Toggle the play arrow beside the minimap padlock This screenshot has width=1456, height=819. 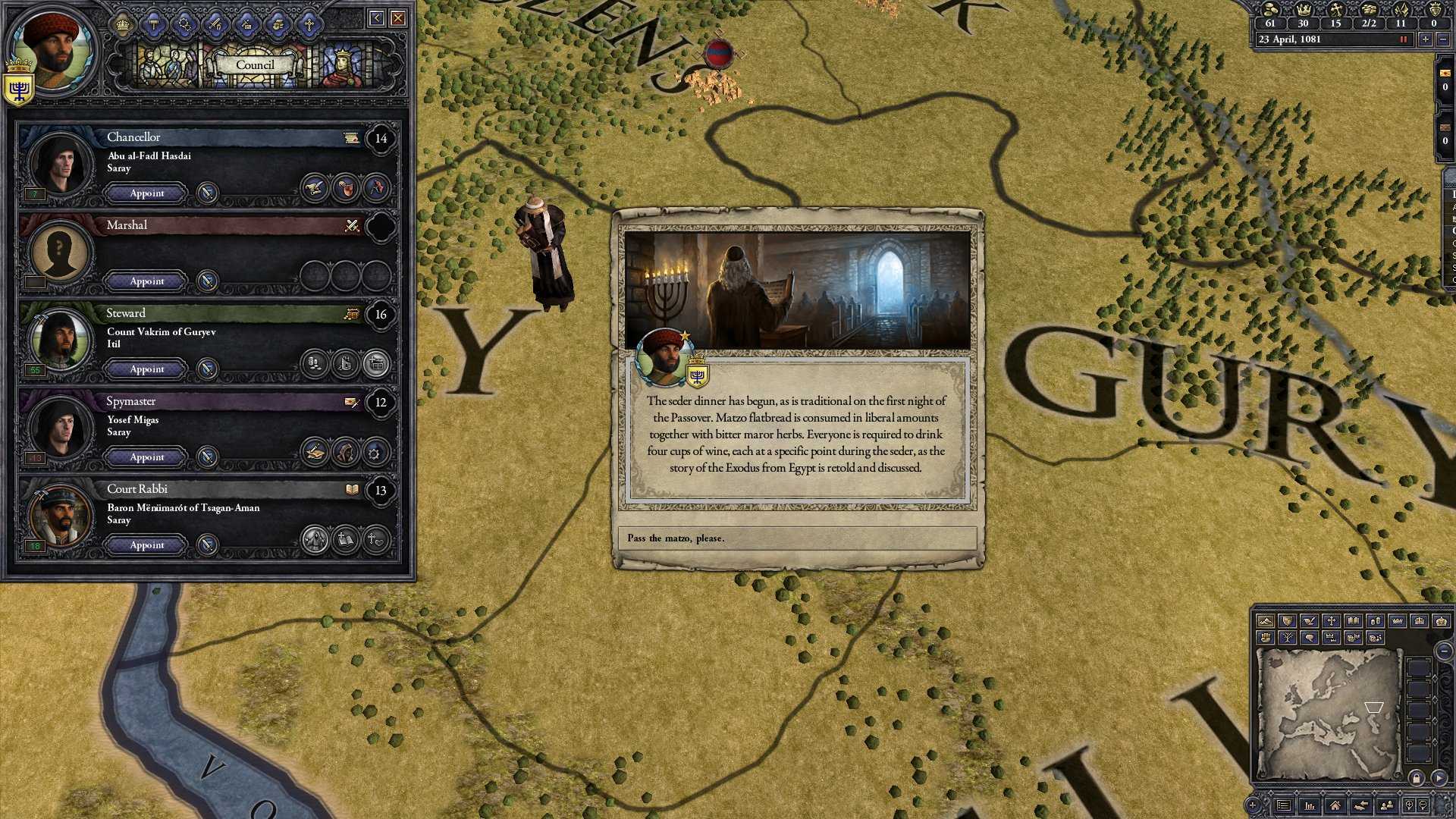(x=1440, y=777)
